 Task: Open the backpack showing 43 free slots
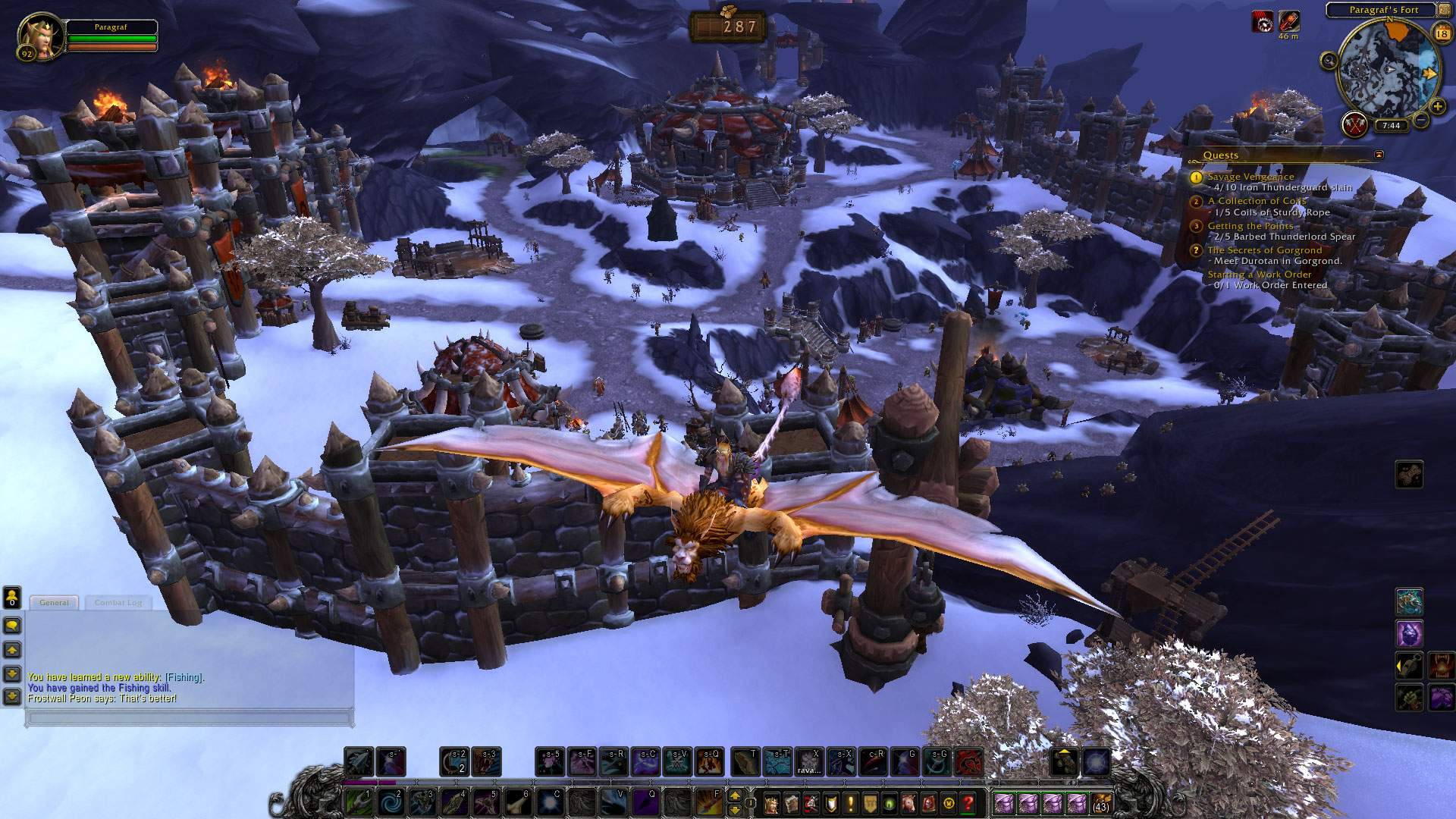pyautogui.click(x=1100, y=803)
